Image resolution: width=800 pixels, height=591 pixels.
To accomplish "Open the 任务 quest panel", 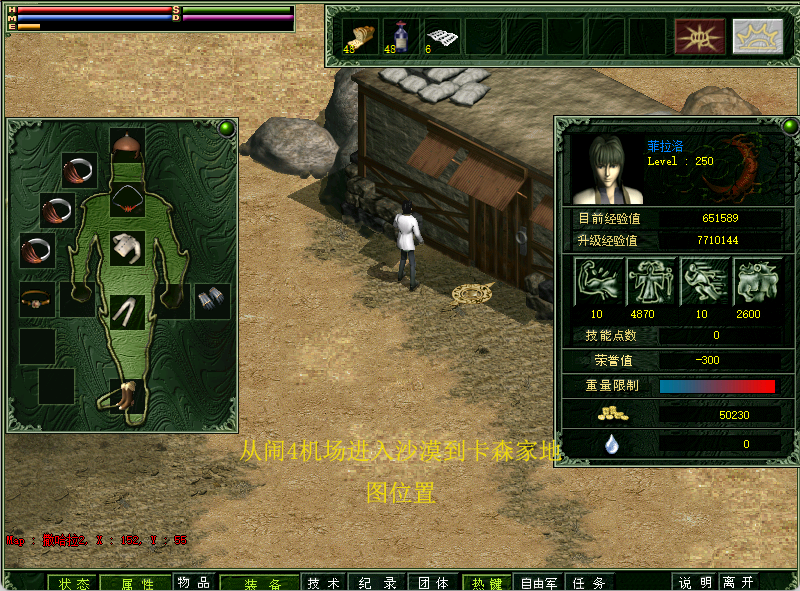I will [x=587, y=582].
